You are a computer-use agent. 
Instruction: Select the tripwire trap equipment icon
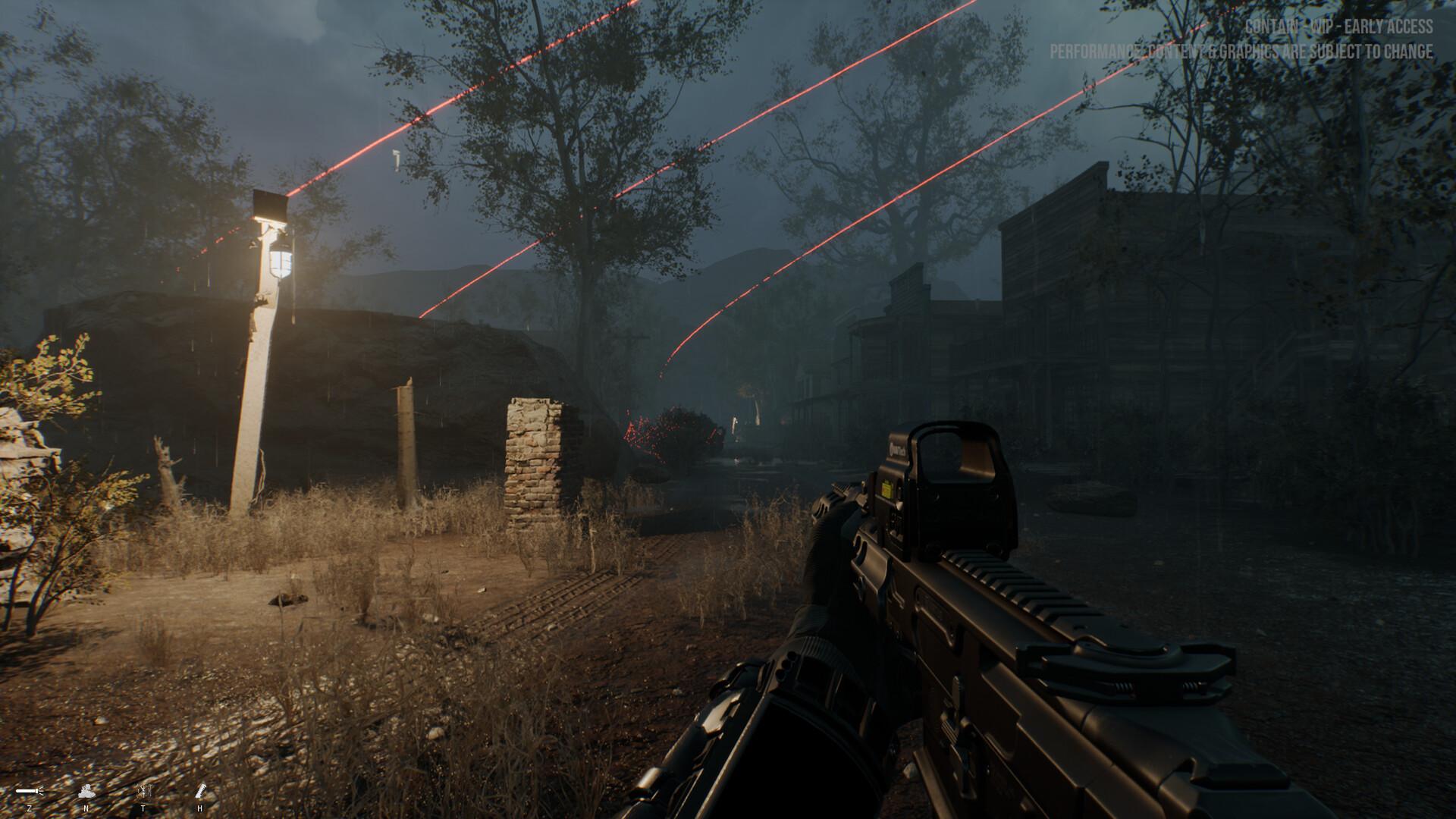144,790
